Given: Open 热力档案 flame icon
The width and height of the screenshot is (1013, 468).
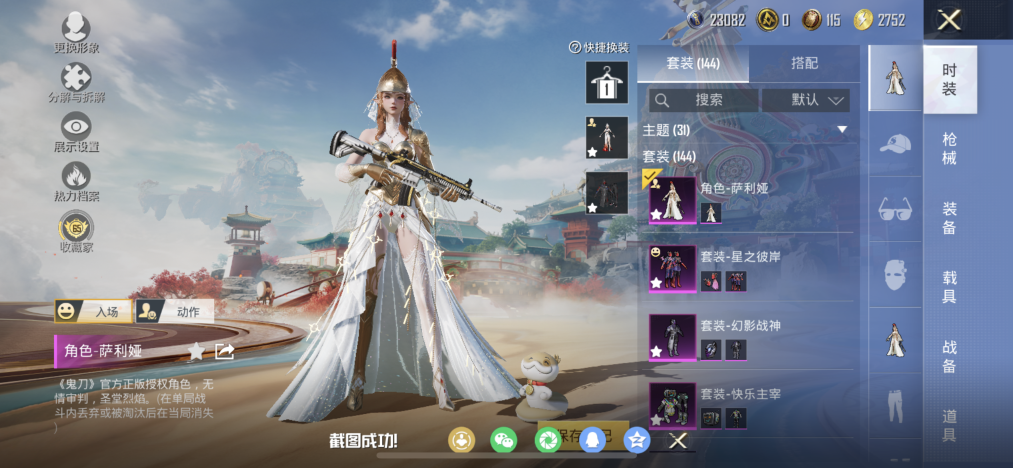Looking at the screenshot, I should (x=76, y=178).
